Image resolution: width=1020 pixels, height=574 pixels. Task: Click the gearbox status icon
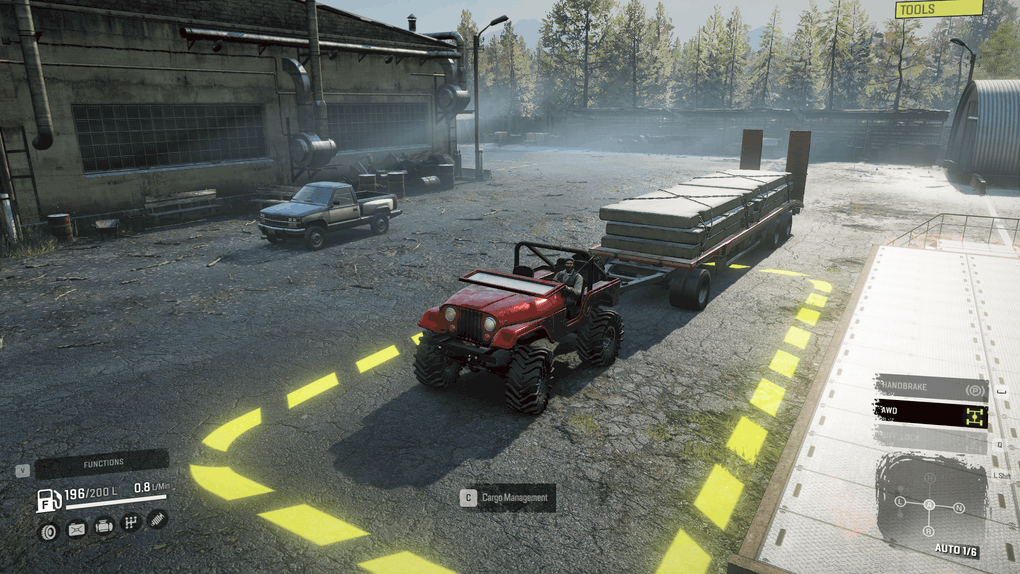coord(130,522)
